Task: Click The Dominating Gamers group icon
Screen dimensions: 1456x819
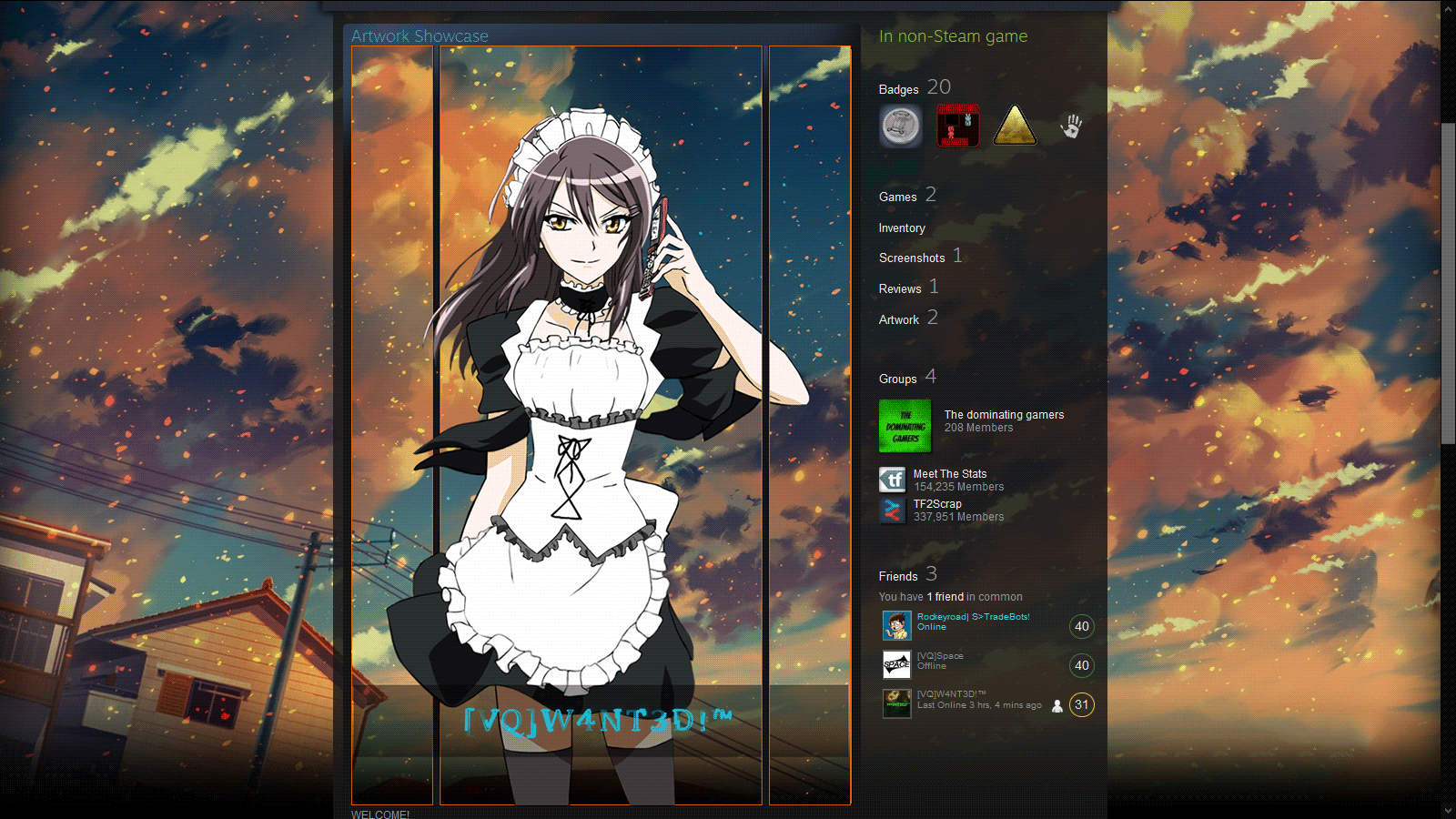Action: [x=905, y=426]
